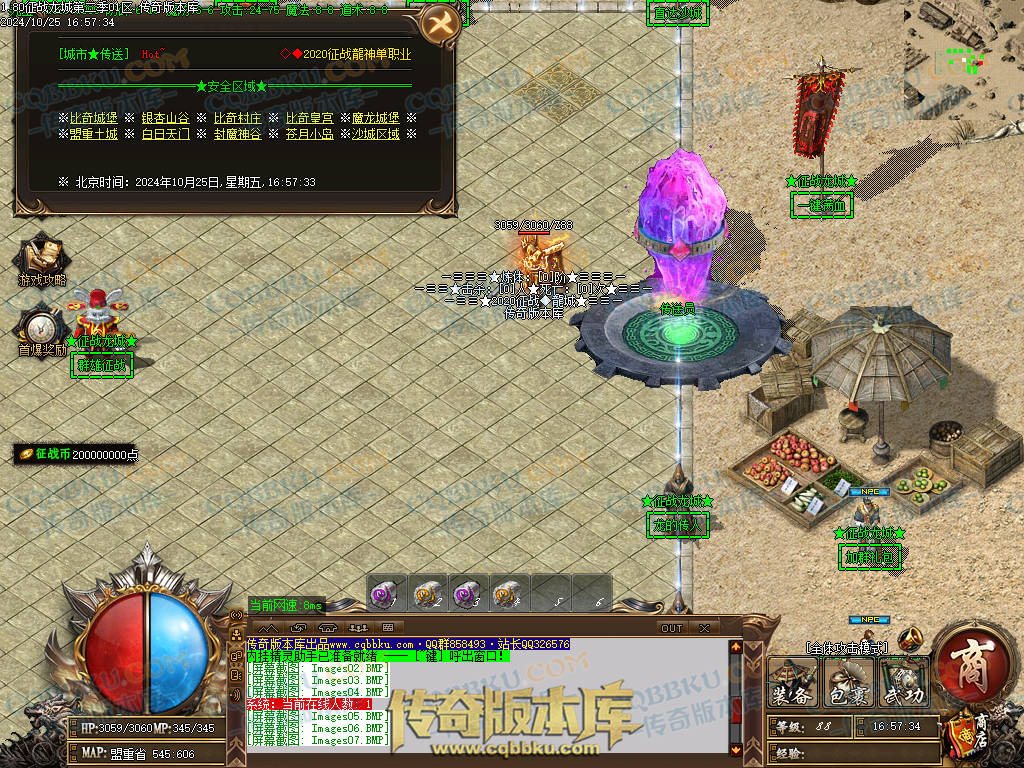This screenshot has width=1024, height=768.
Task: Go to 魔龙城堡 via teleport link
Action: [x=375, y=118]
